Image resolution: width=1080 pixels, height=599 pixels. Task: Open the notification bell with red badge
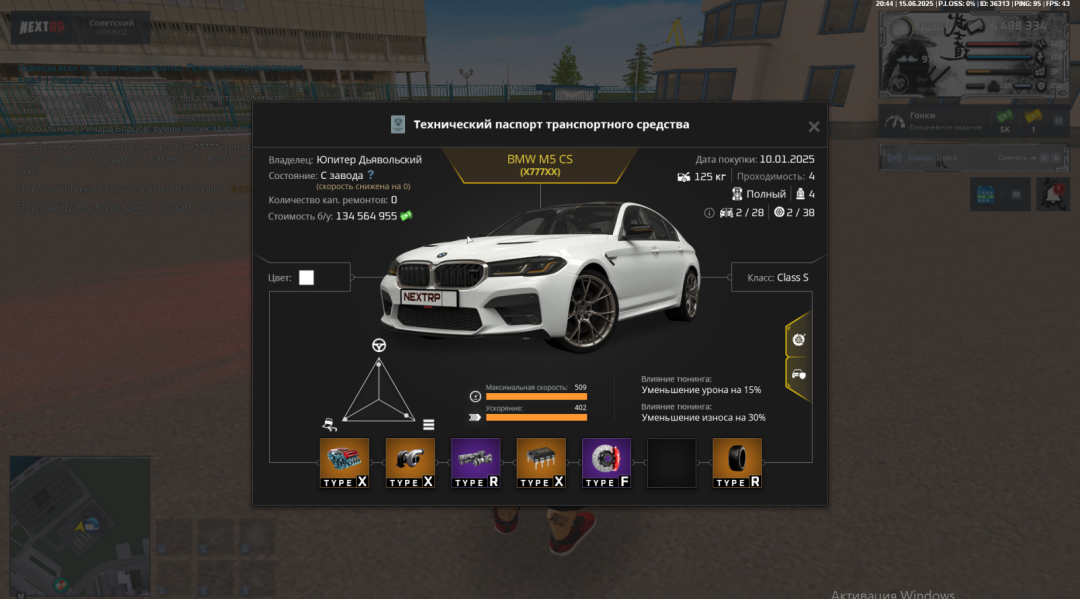[1051, 194]
